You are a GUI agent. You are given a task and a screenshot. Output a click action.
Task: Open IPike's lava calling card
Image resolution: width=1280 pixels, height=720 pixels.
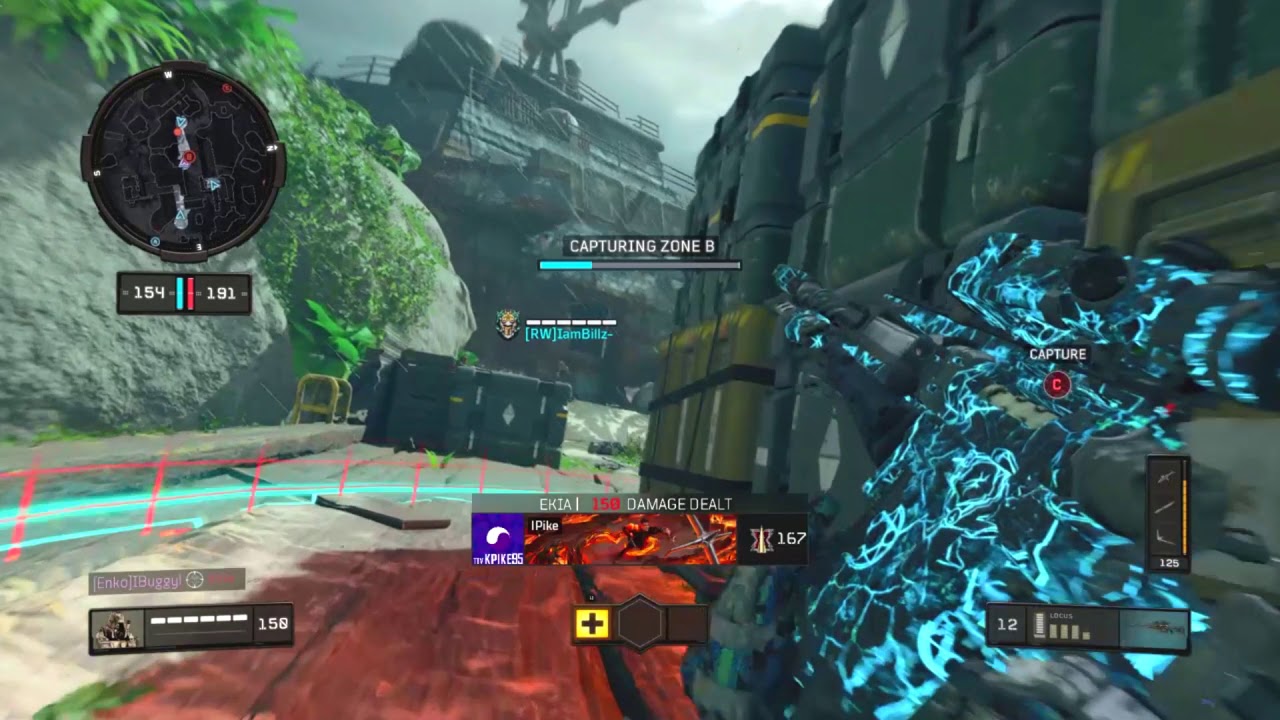point(630,539)
